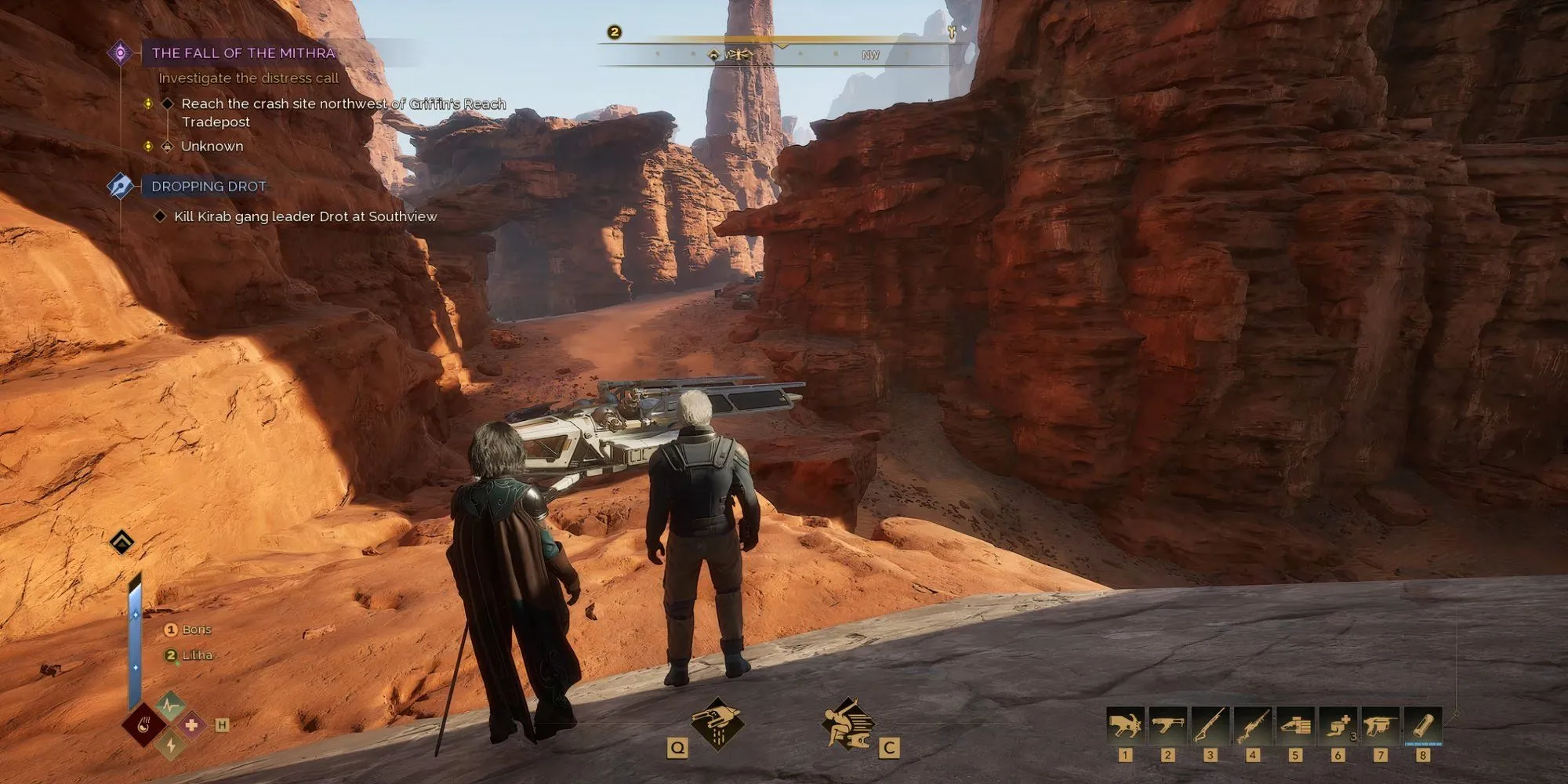This screenshot has width=1568, height=784.
Task: Select the tool in hotbar slot 5
Action: (x=1294, y=727)
